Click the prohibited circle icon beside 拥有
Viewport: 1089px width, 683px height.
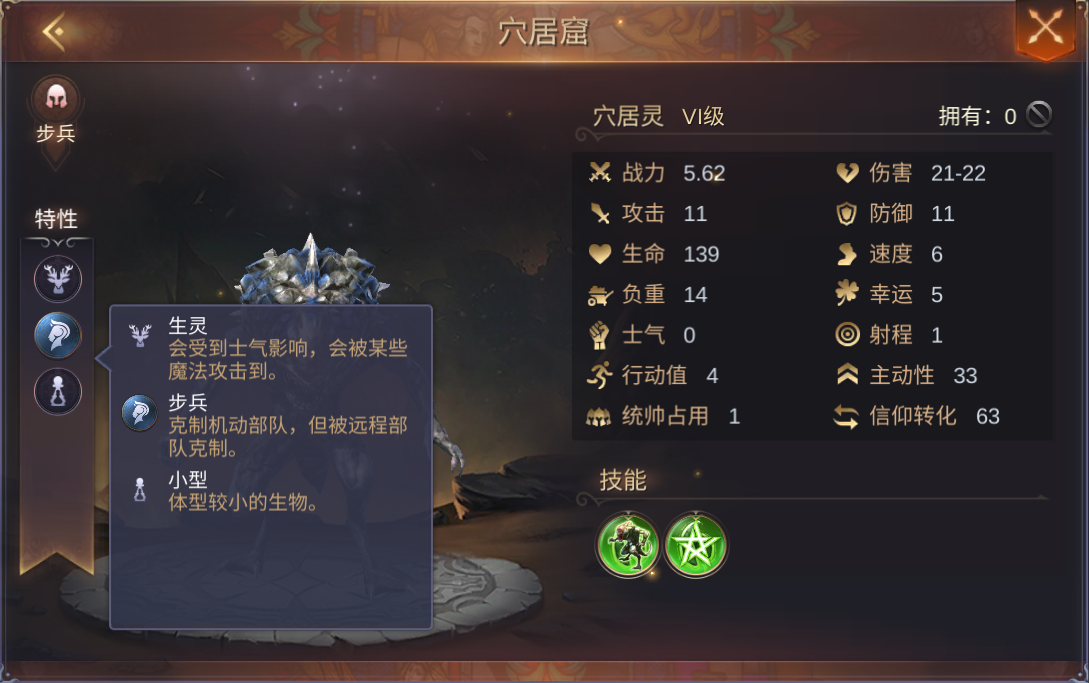point(1039,115)
